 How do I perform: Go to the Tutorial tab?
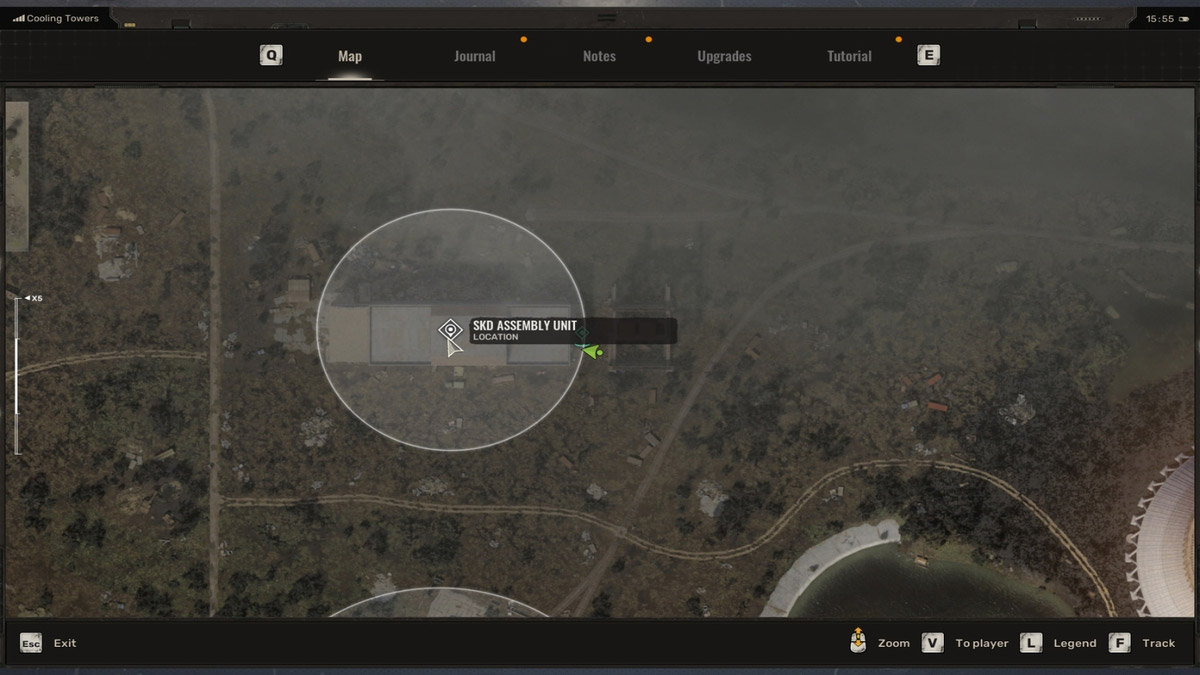[849, 57]
